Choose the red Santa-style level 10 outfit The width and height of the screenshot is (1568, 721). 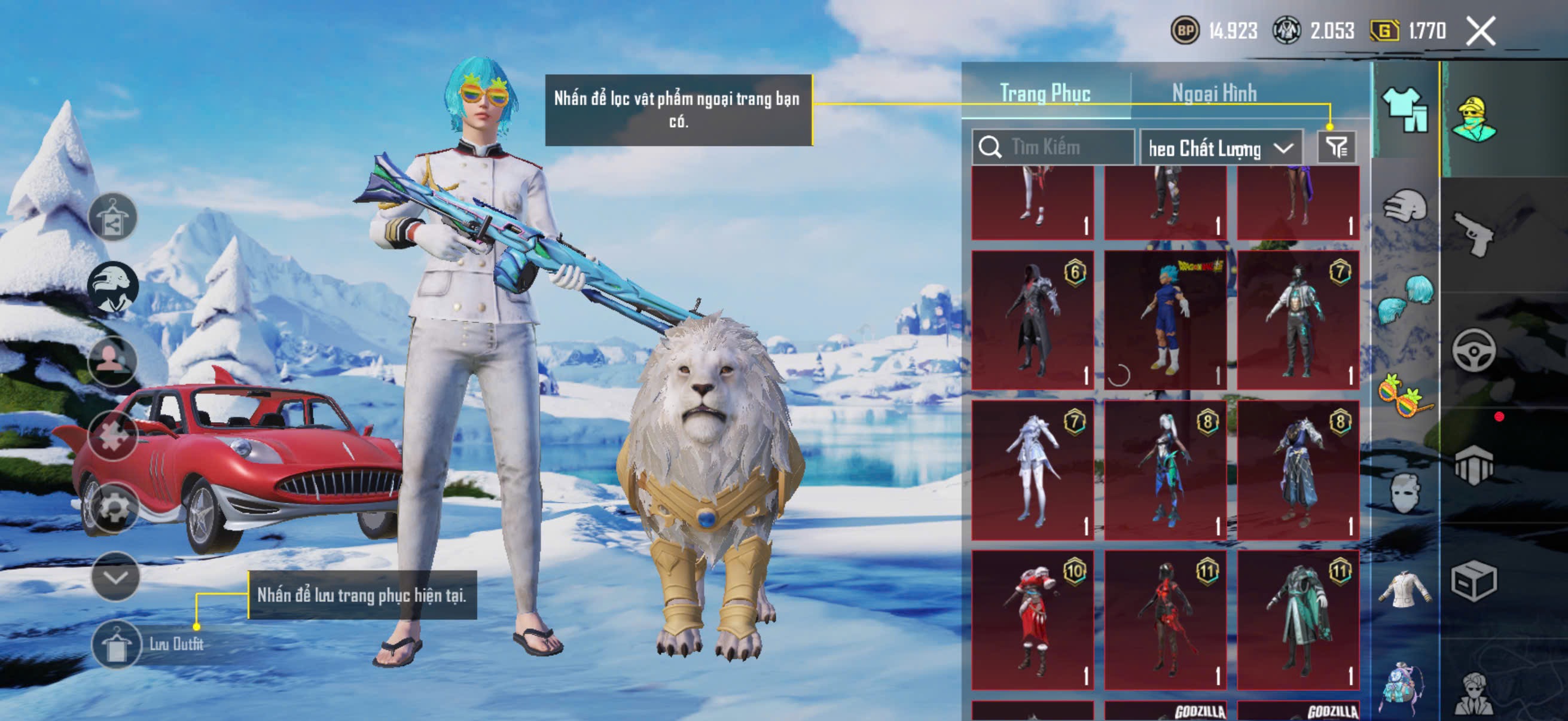[1032, 620]
